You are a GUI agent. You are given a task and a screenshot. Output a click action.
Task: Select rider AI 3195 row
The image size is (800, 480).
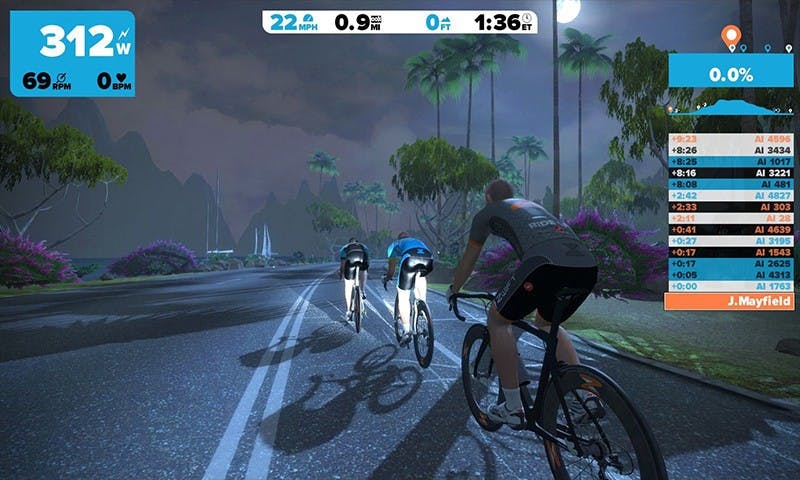tap(730, 240)
